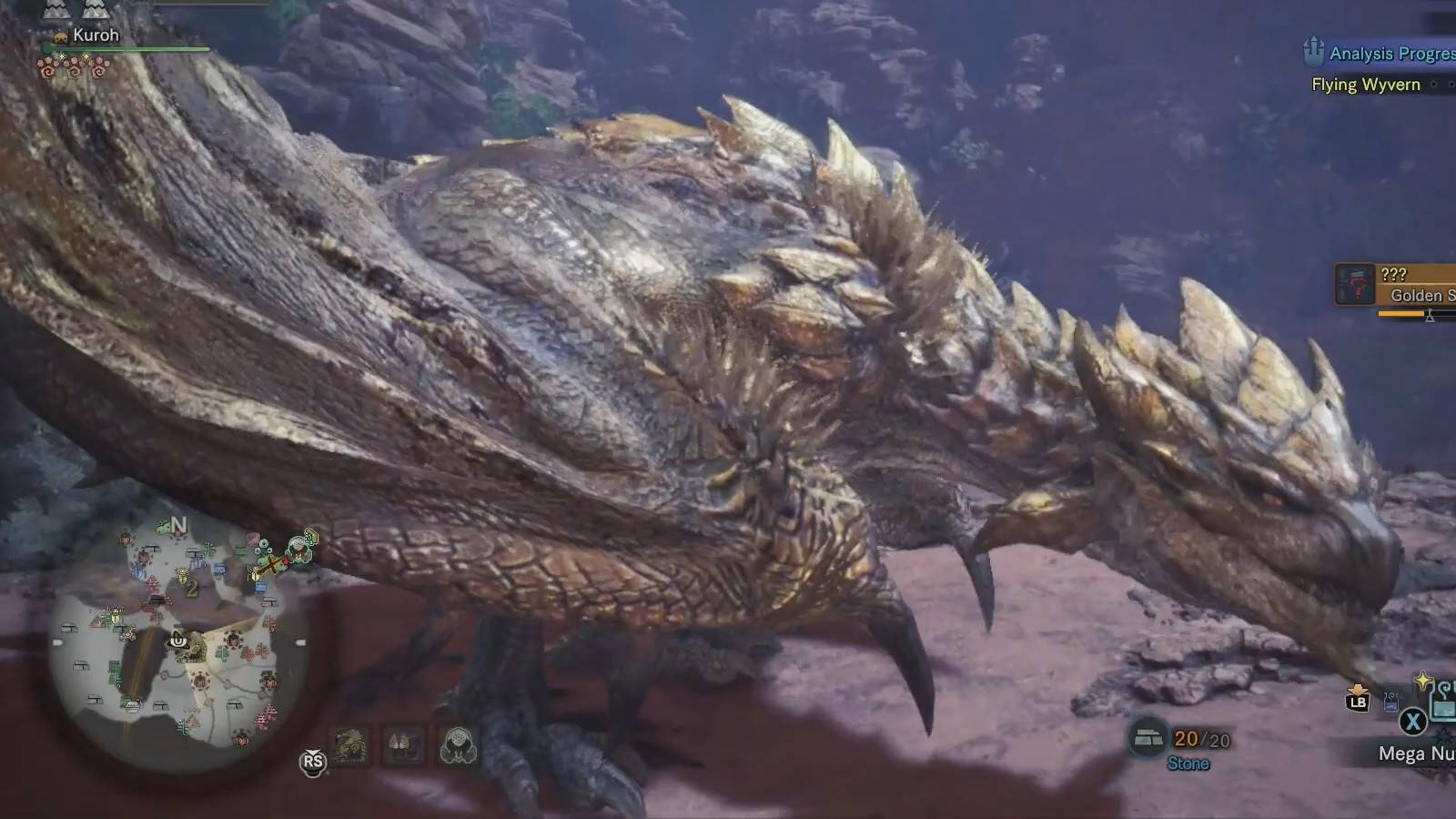Switch to the Flying Wyvern category label
1456x819 pixels.
(x=1363, y=85)
